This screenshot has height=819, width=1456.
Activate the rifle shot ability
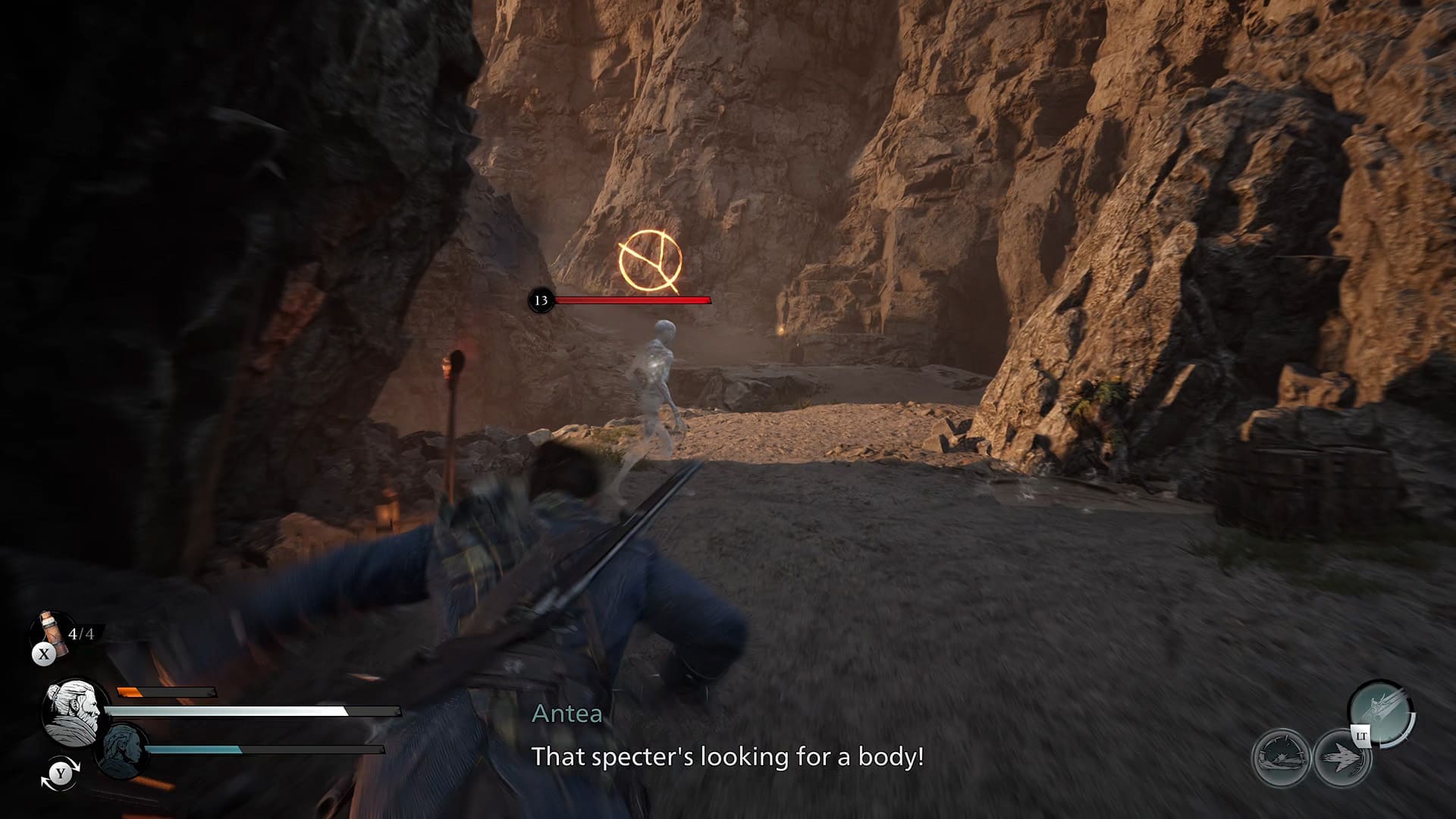[x=1380, y=714]
